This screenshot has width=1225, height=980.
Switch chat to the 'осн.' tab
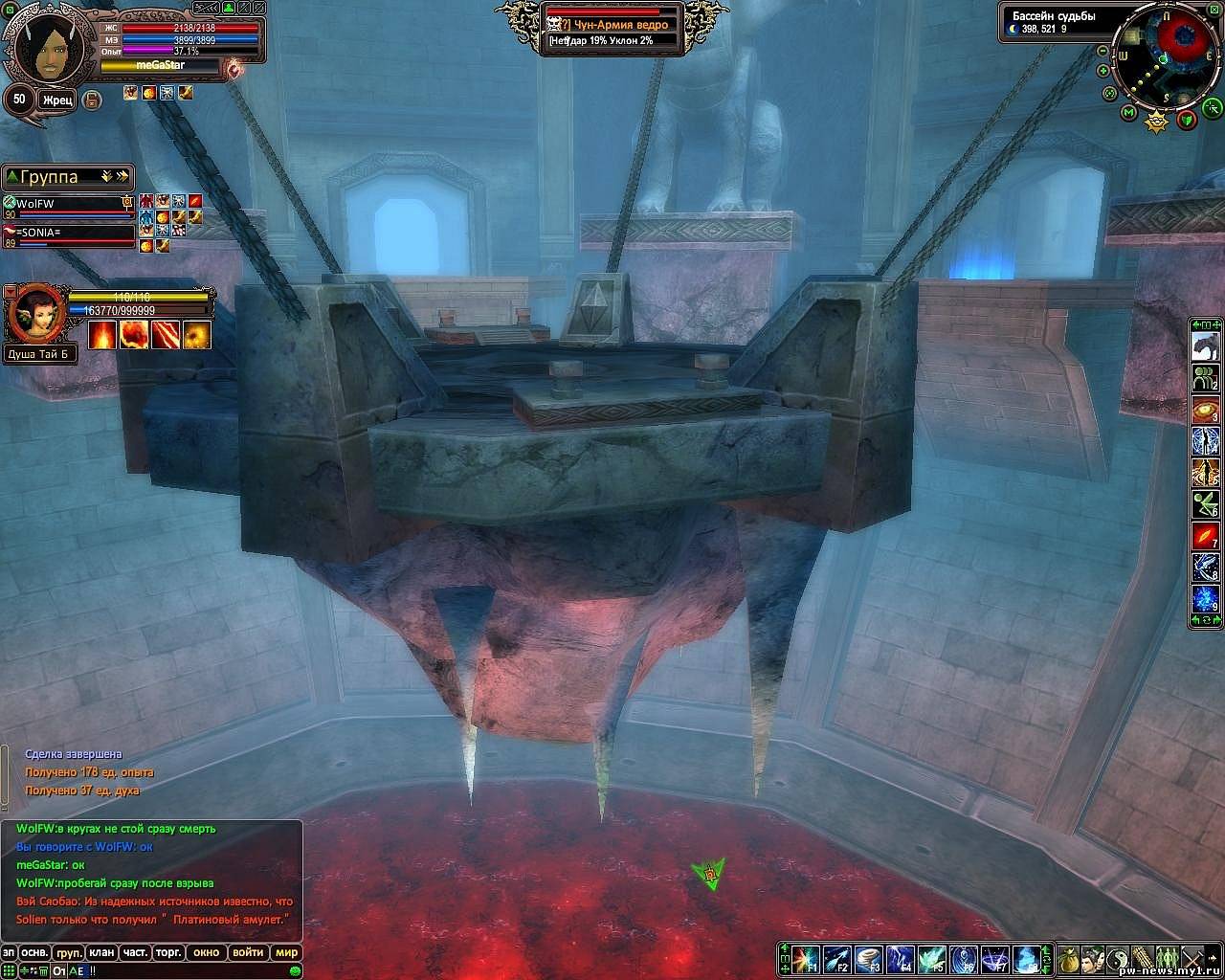pyautogui.click(x=35, y=952)
